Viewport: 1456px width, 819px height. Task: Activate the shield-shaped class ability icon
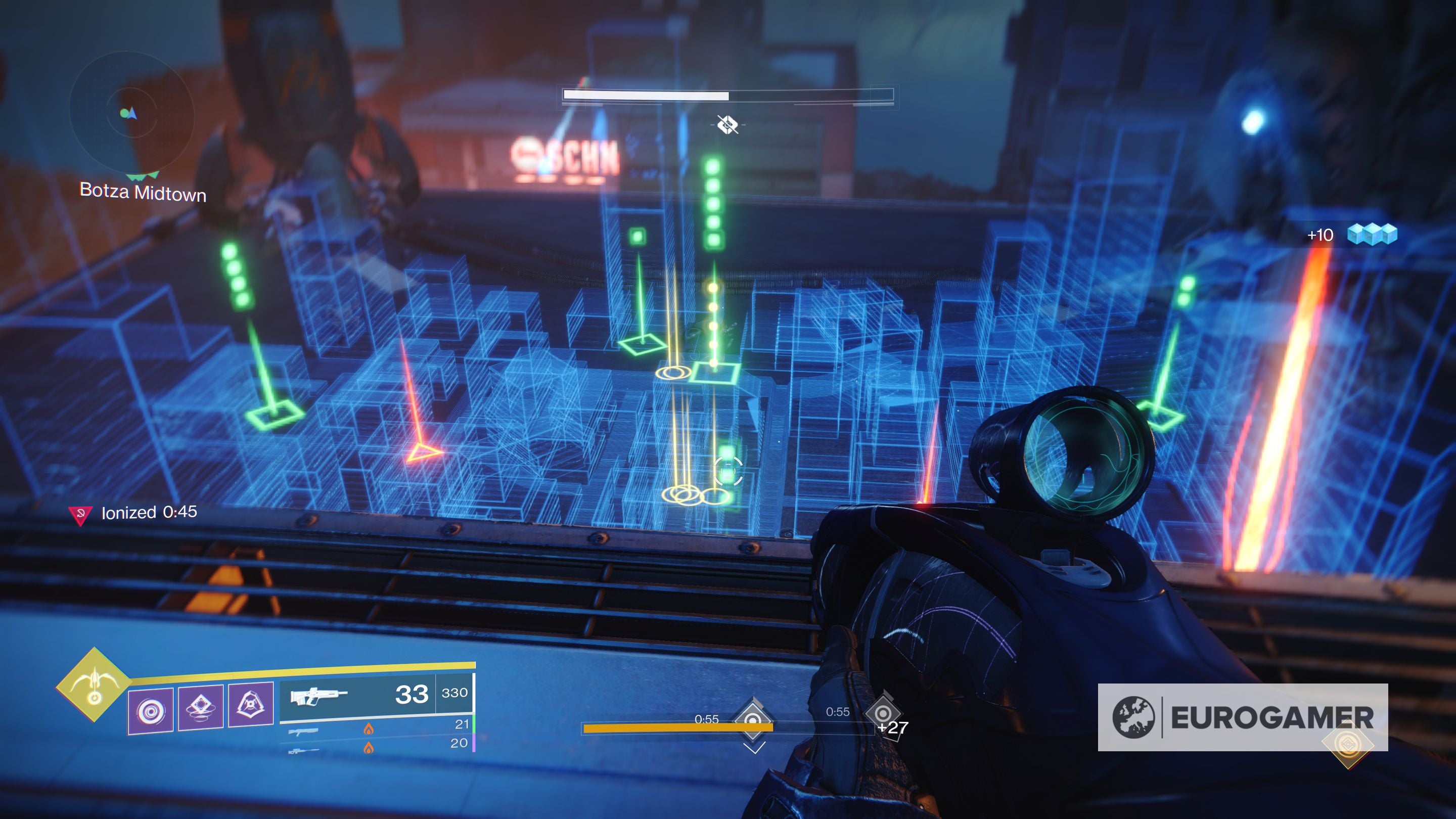(x=251, y=704)
